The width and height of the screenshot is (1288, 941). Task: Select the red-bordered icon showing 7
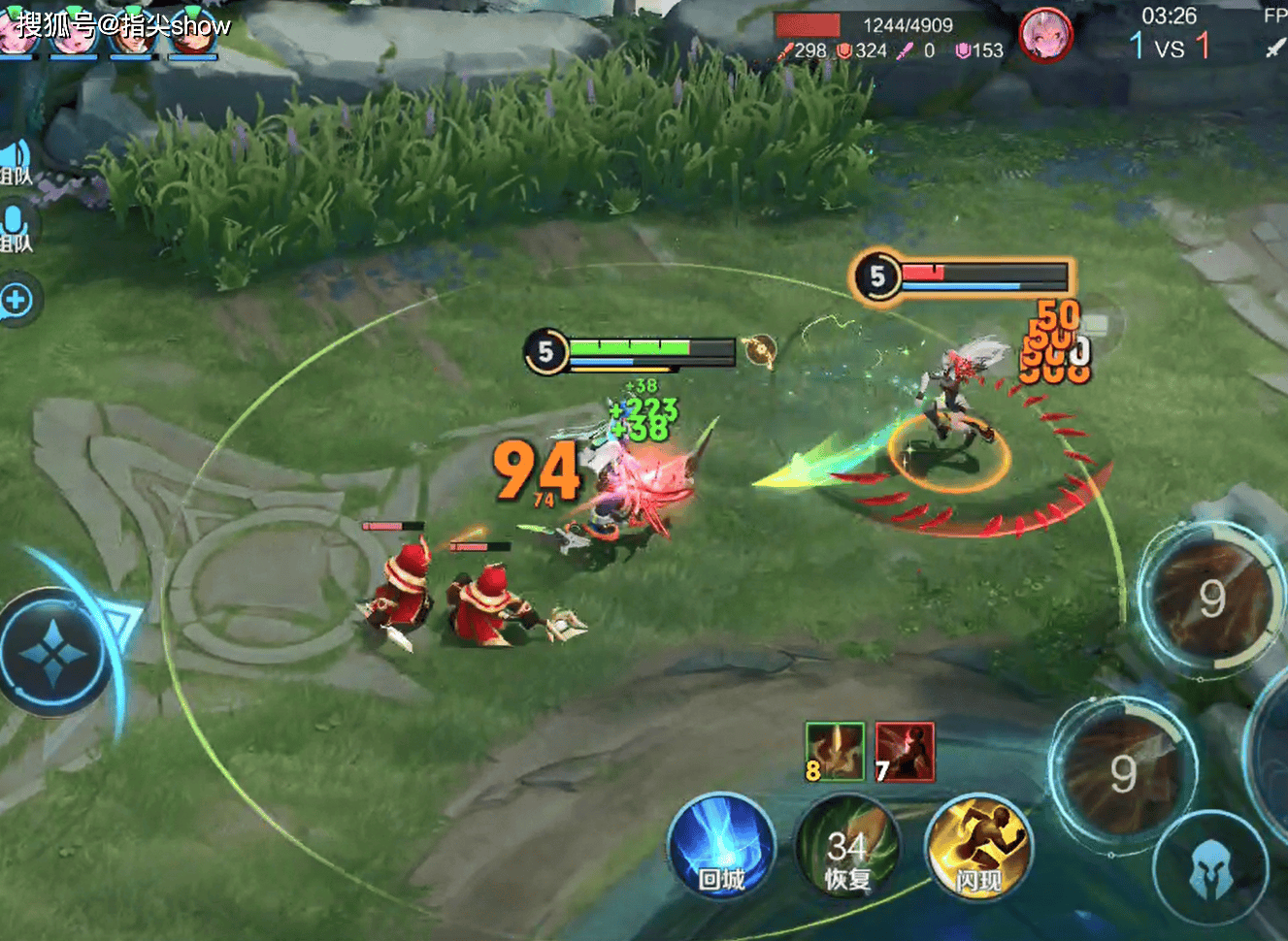click(905, 752)
